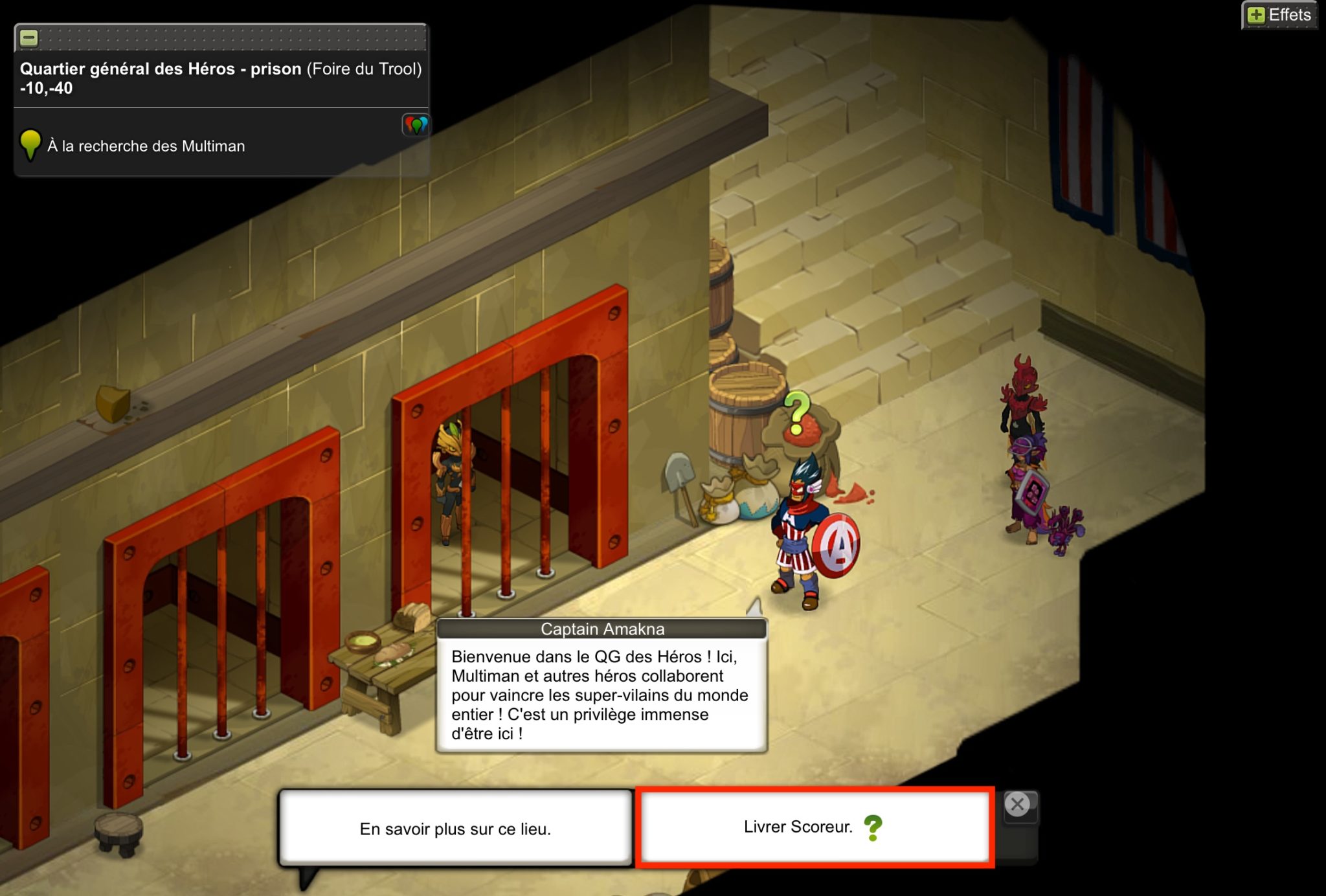Viewport: 1326px width, 896px height.
Task: Open the 'À la recherche des Multiman' quest
Action: [x=146, y=146]
